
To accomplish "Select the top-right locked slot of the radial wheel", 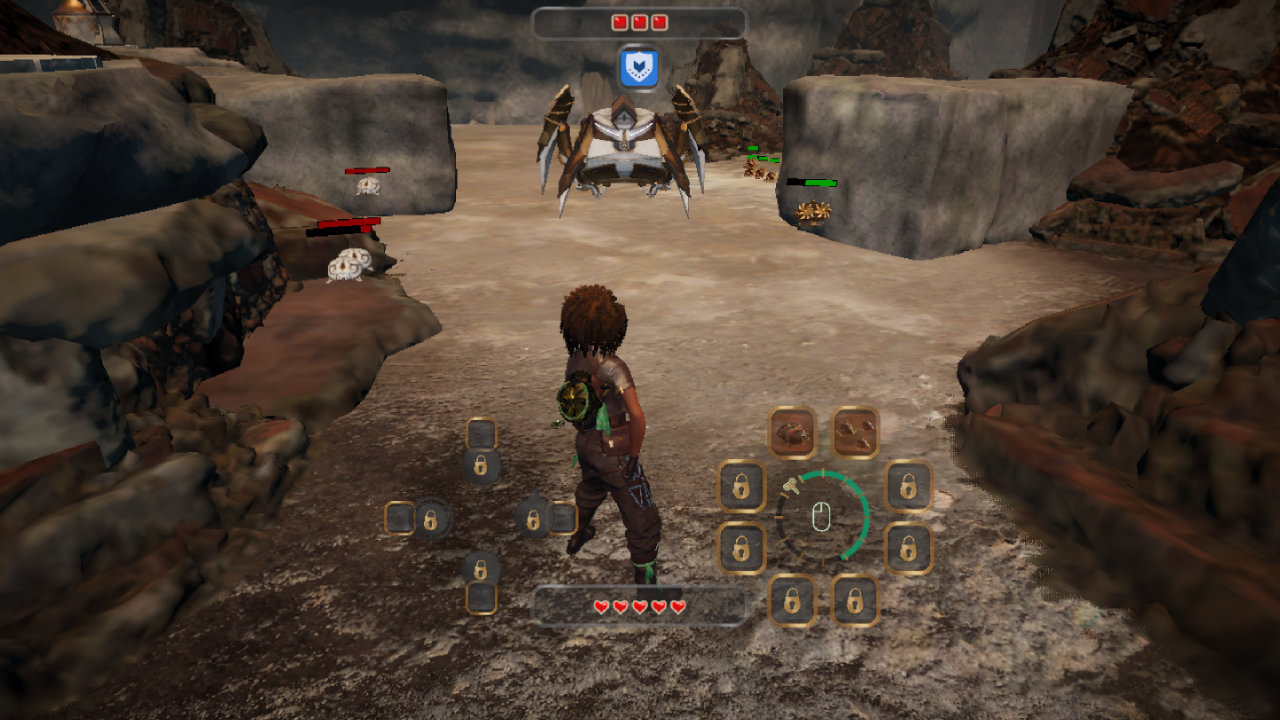I will 907,487.
